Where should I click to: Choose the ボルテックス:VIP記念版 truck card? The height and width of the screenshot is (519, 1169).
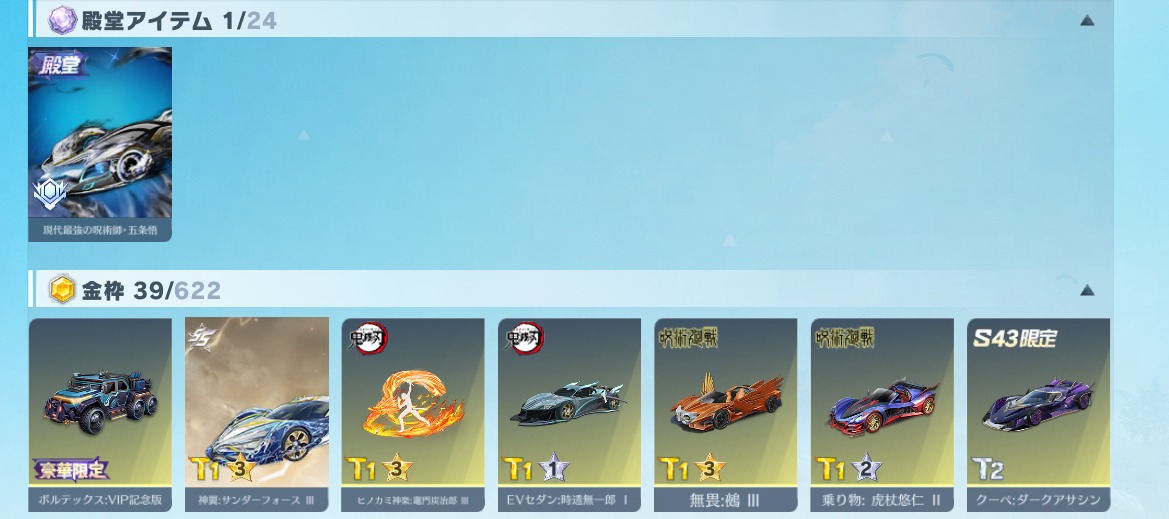tap(100, 414)
